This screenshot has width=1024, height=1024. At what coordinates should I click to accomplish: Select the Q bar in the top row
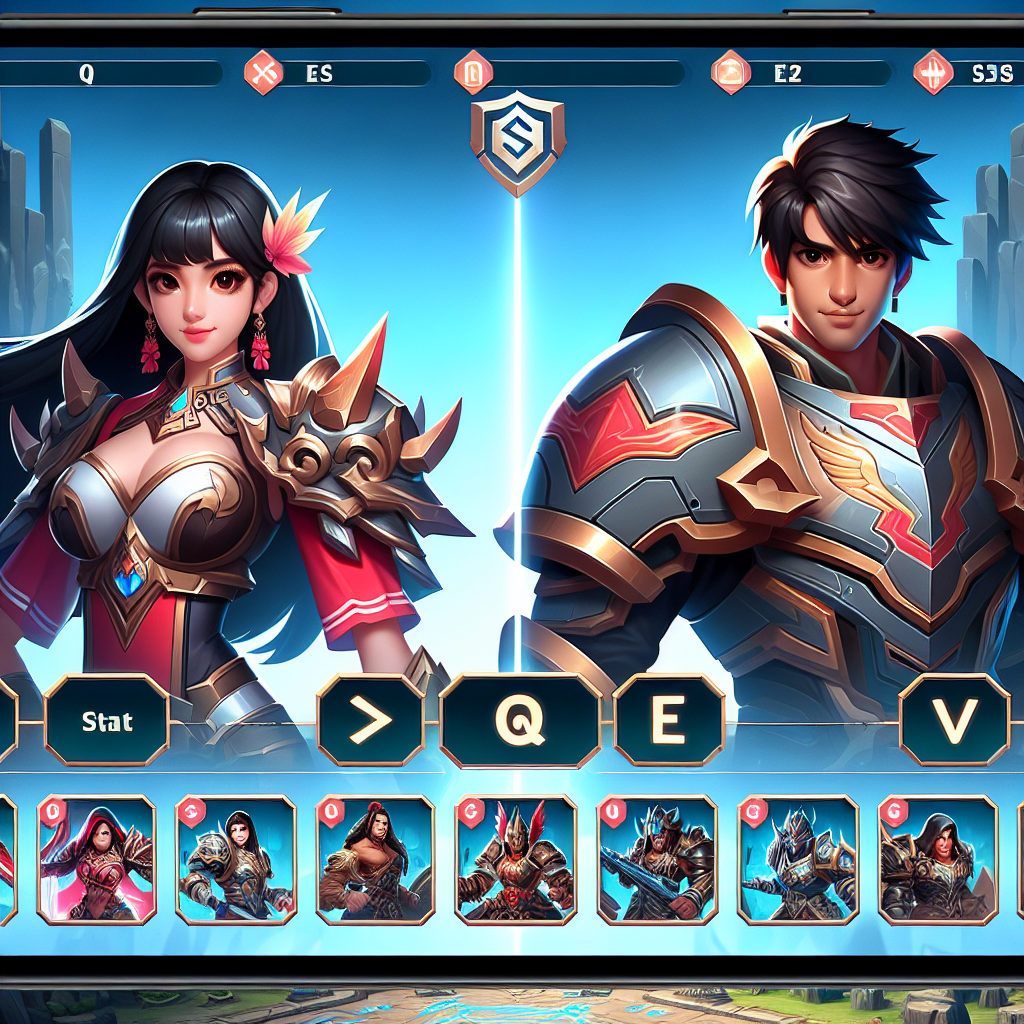[x=110, y=73]
